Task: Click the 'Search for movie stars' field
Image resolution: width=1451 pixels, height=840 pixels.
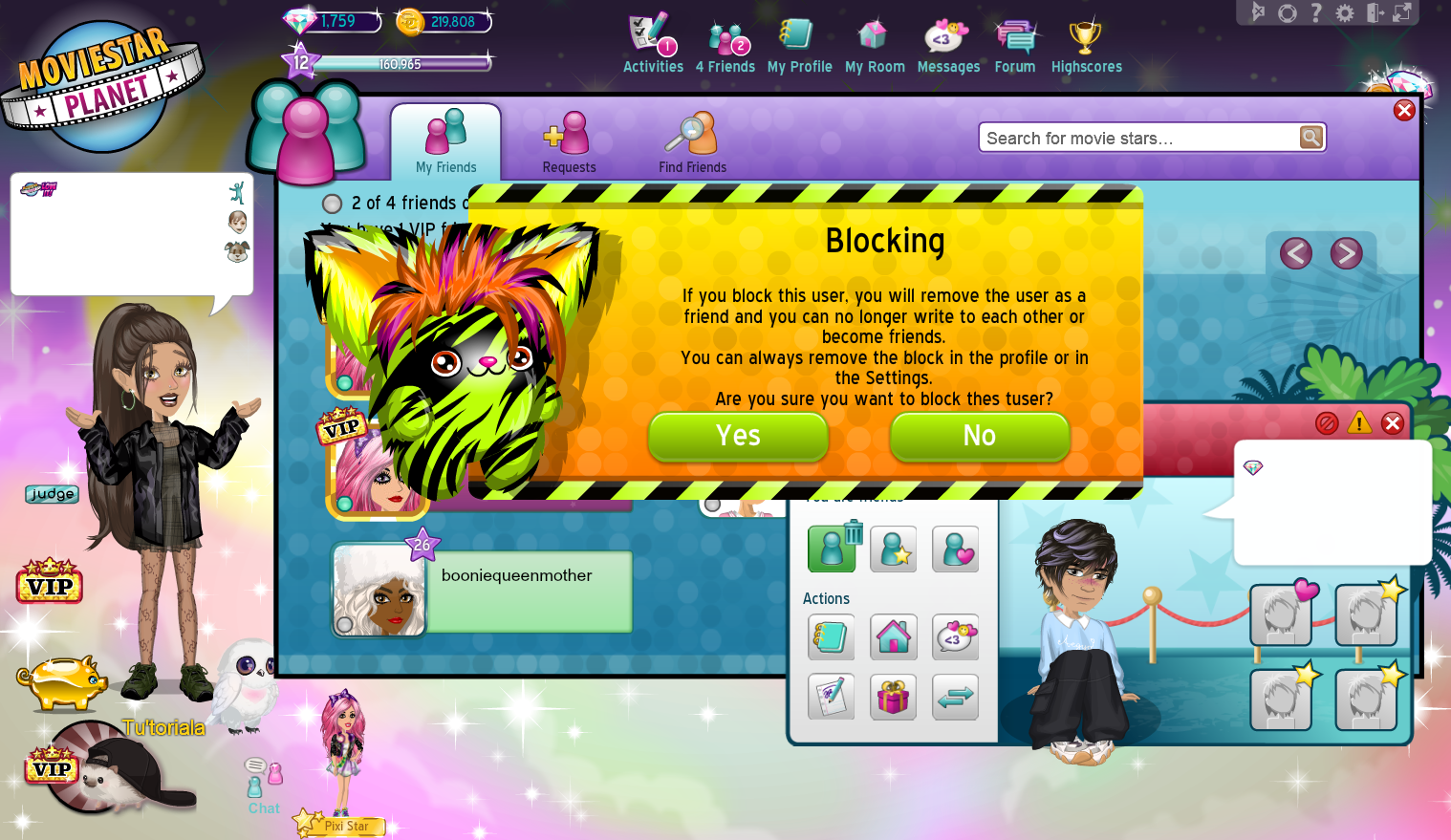Action: click(1128, 137)
